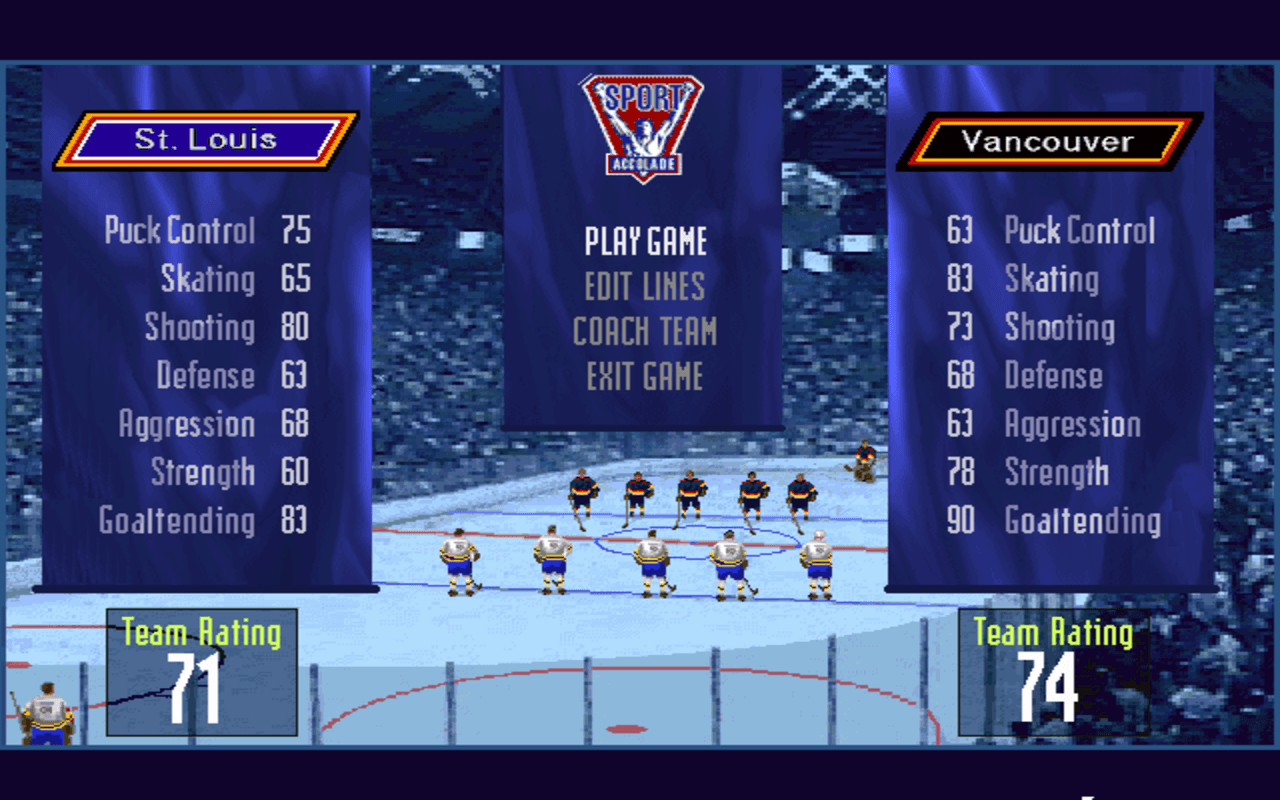Image resolution: width=1280 pixels, height=800 pixels.
Task: Click the Vancouver Team Rating box
Action: coord(1053,670)
